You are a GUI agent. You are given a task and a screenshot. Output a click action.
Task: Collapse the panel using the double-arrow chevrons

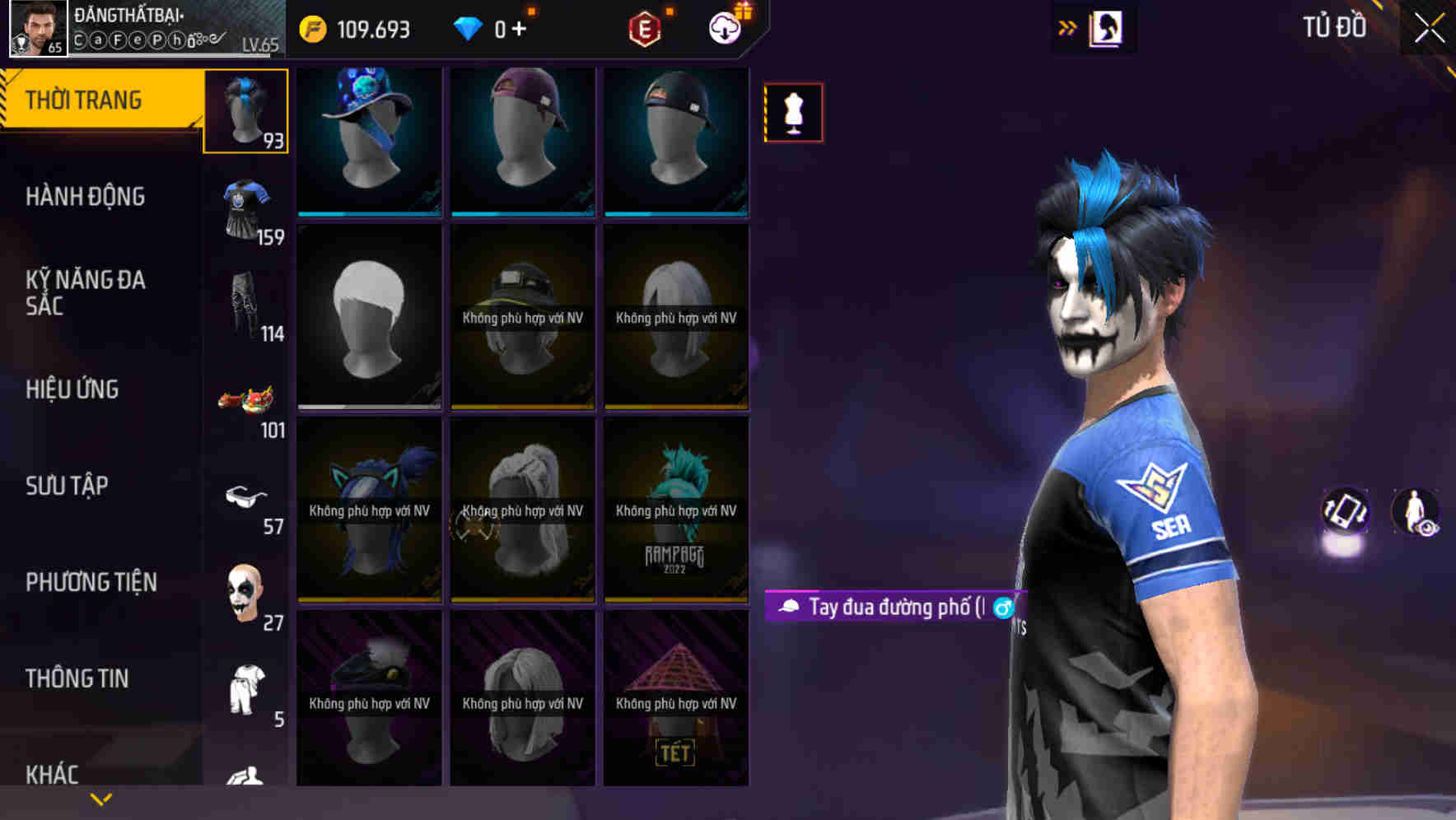point(1068,27)
